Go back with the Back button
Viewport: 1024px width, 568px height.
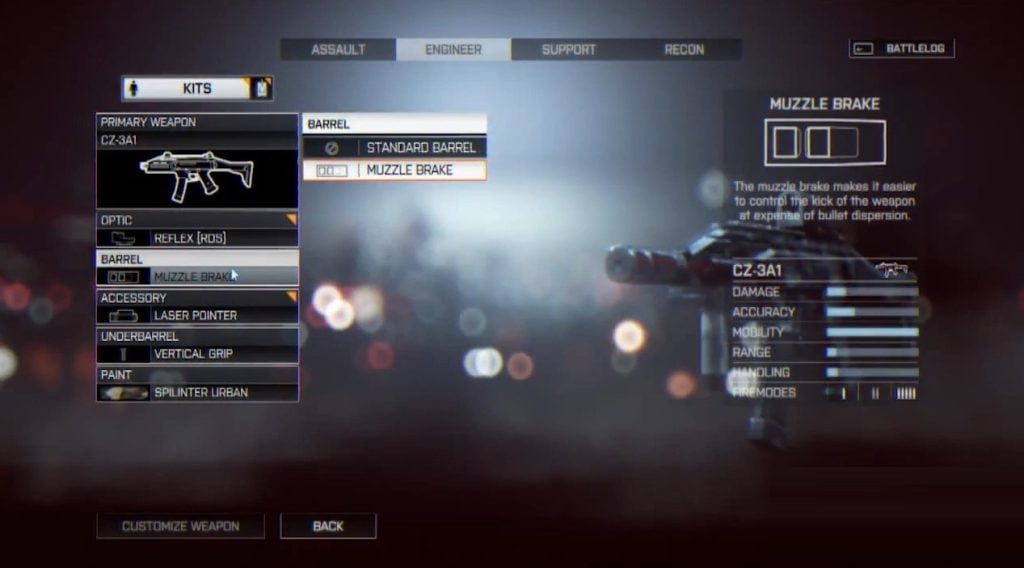tap(328, 526)
